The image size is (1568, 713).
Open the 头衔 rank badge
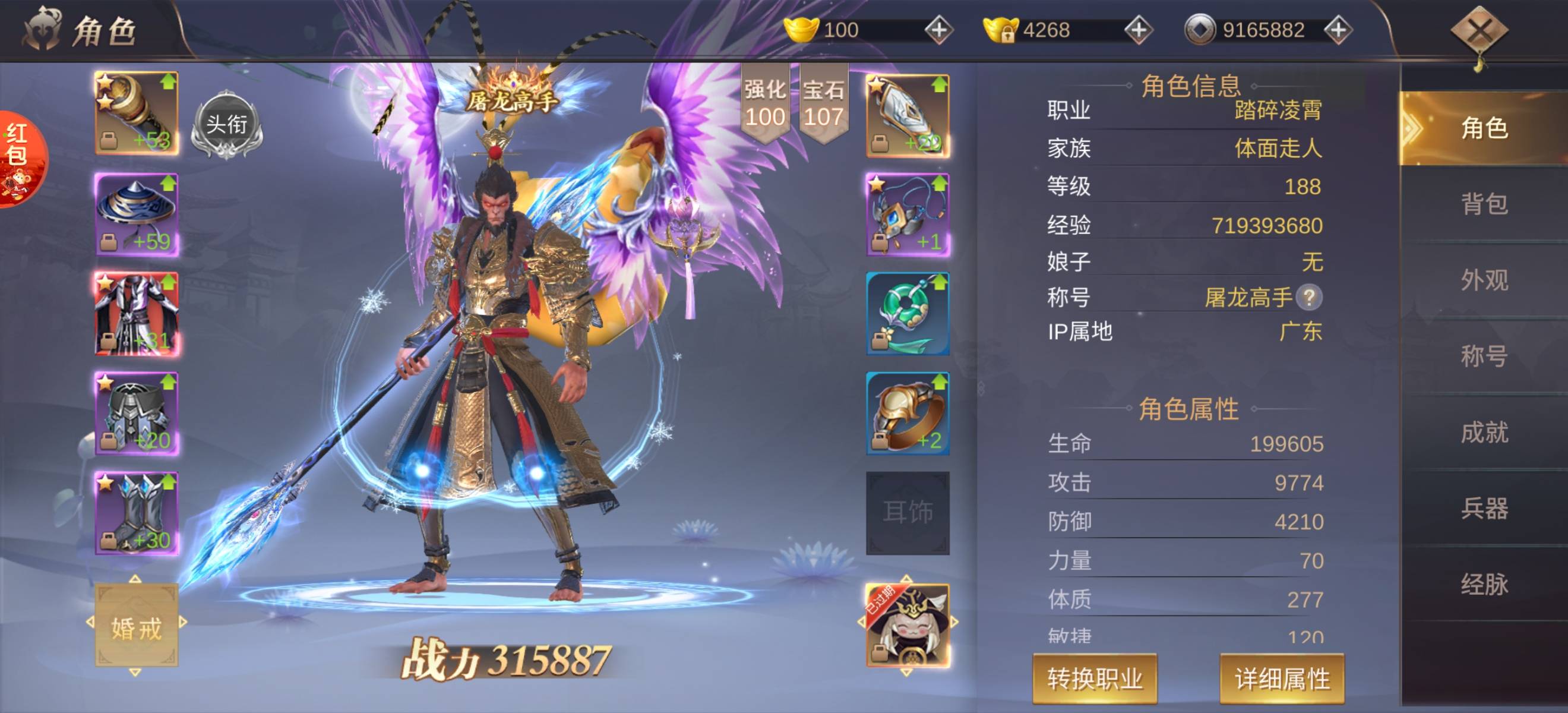(226, 125)
